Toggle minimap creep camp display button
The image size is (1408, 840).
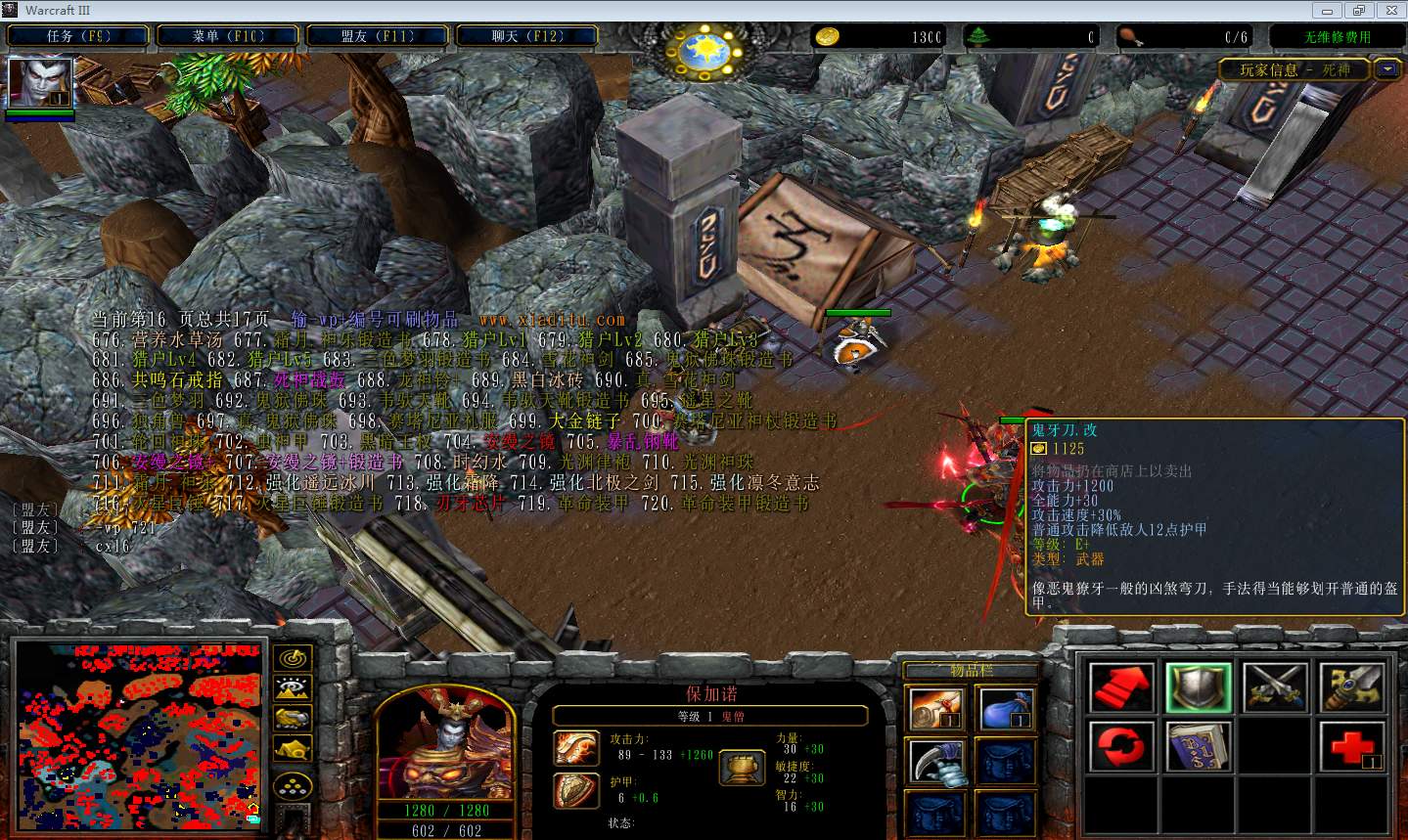click(293, 750)
